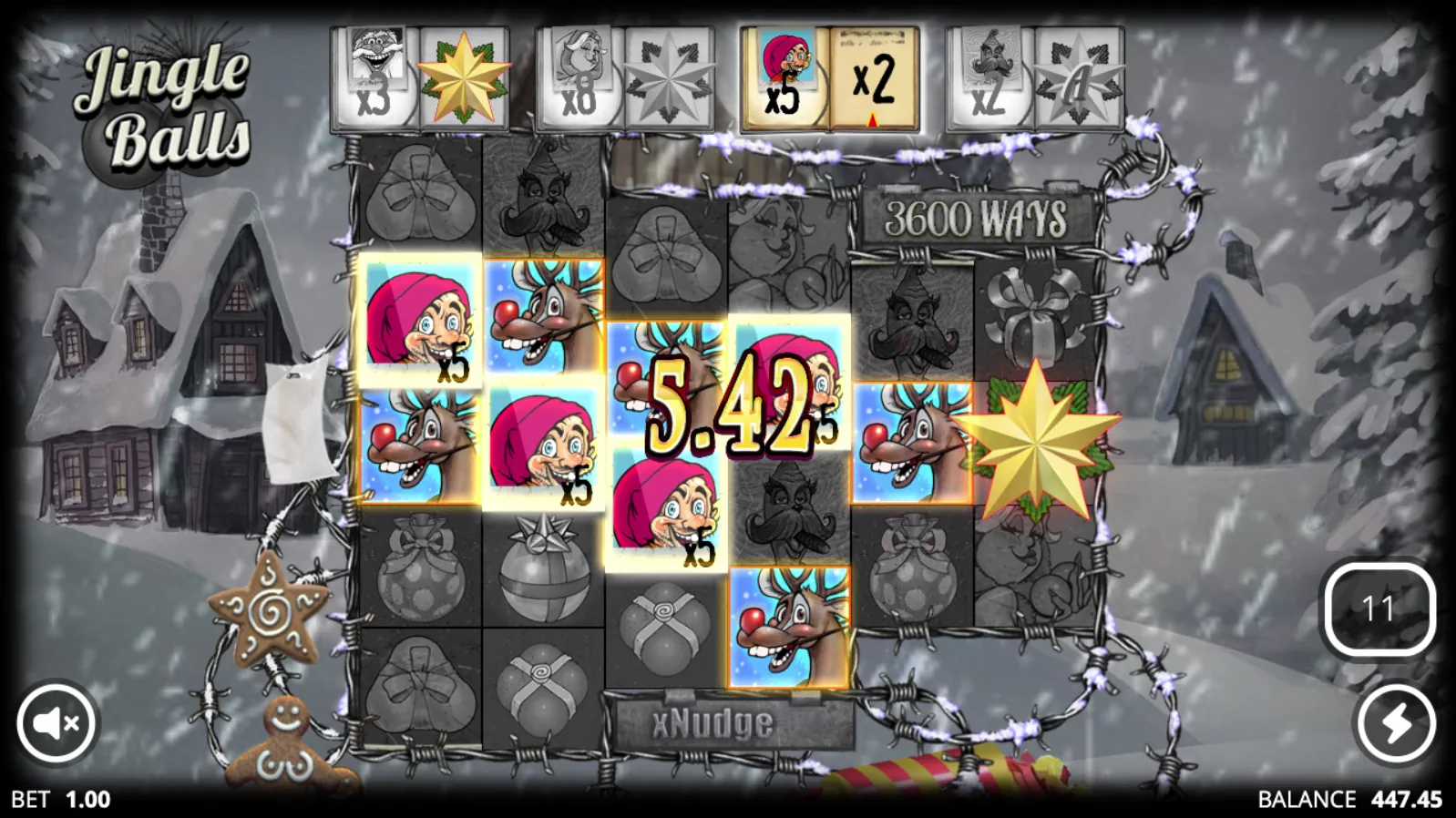Open the Jingle Balls game logo
1456x818 pixels.
click(x=165, y=96)
